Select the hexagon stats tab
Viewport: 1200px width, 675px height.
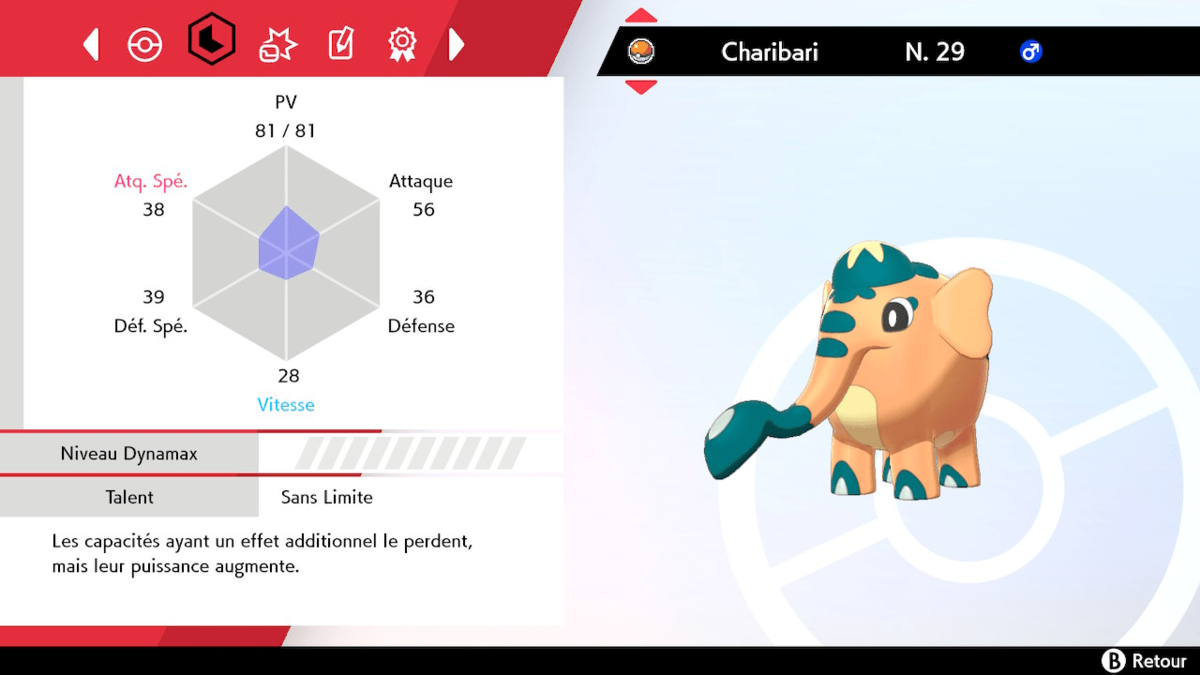point(211,40)
